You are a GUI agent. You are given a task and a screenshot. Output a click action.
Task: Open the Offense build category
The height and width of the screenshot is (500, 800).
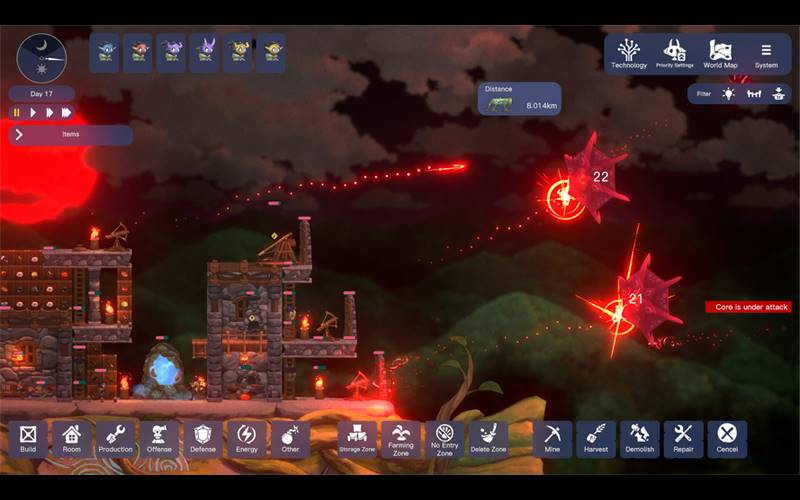[159, 439]
